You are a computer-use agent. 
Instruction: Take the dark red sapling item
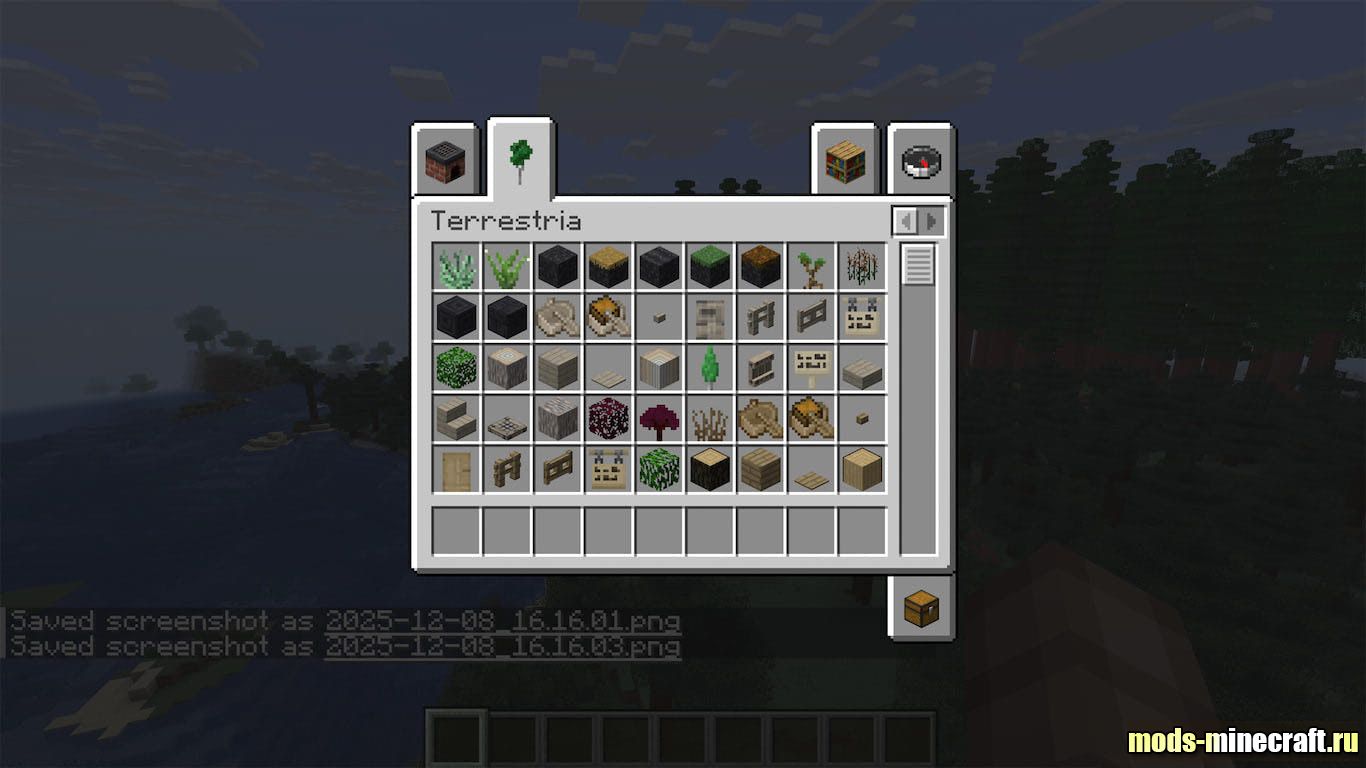(660, 419)
